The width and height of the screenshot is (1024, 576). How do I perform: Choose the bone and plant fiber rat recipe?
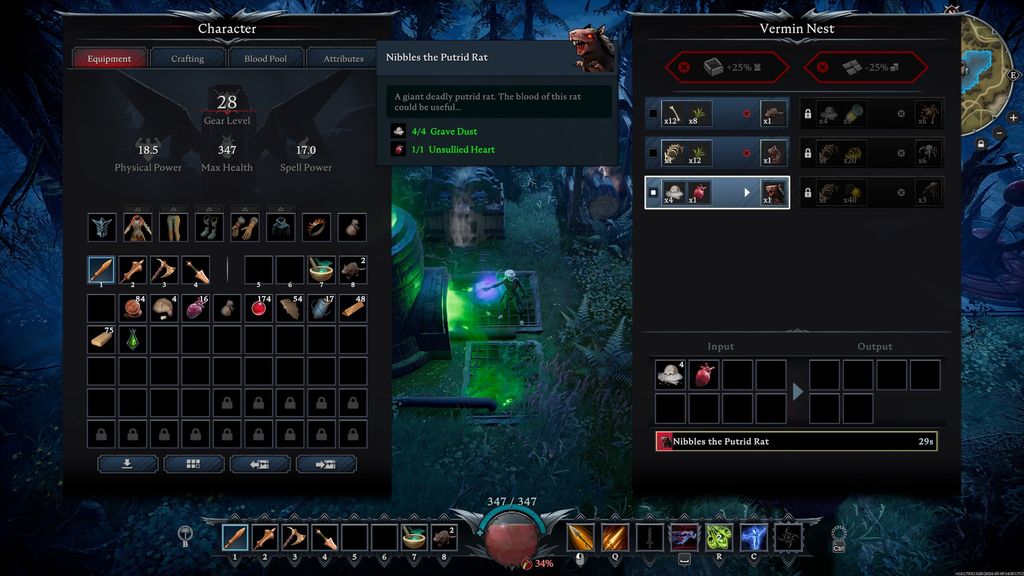point(717,114)
